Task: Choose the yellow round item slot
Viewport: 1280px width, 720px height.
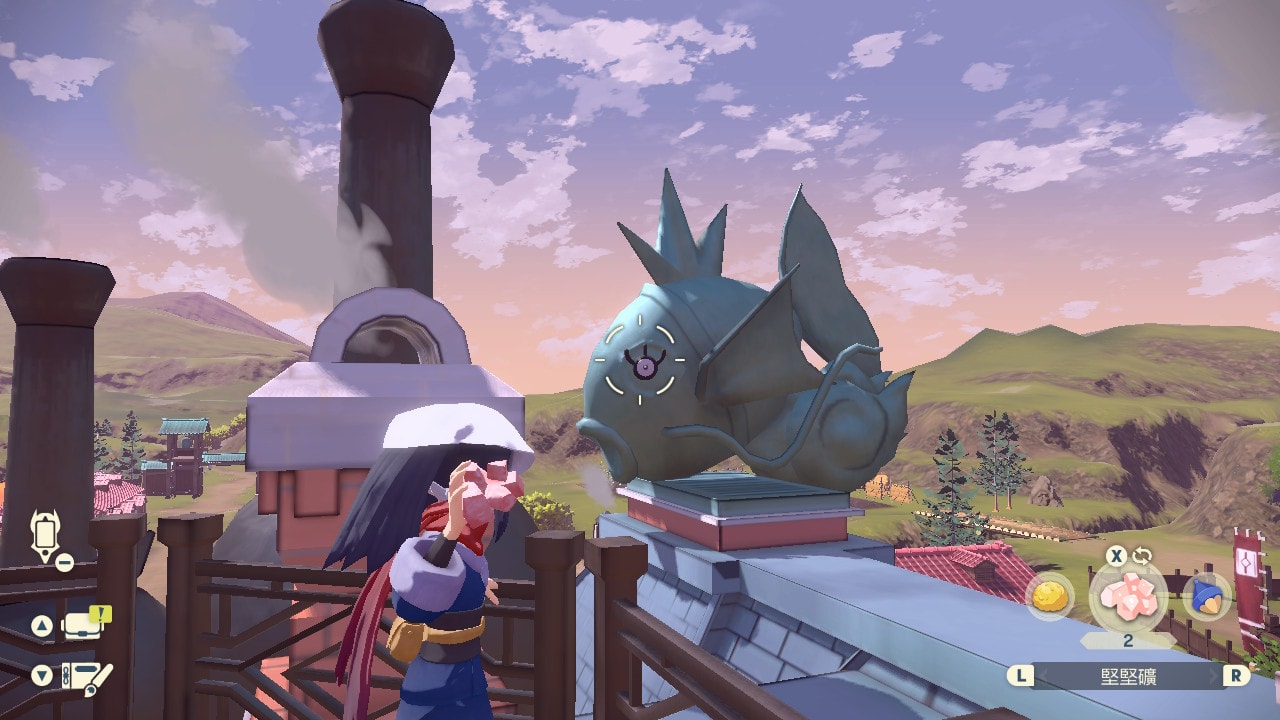Action: 1050,595
